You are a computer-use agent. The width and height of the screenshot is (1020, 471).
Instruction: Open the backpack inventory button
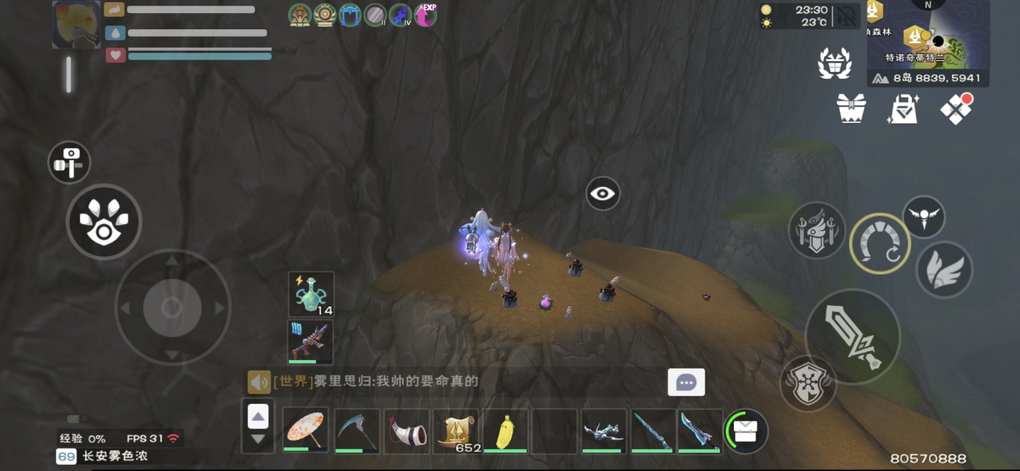(x=745, y=430)
